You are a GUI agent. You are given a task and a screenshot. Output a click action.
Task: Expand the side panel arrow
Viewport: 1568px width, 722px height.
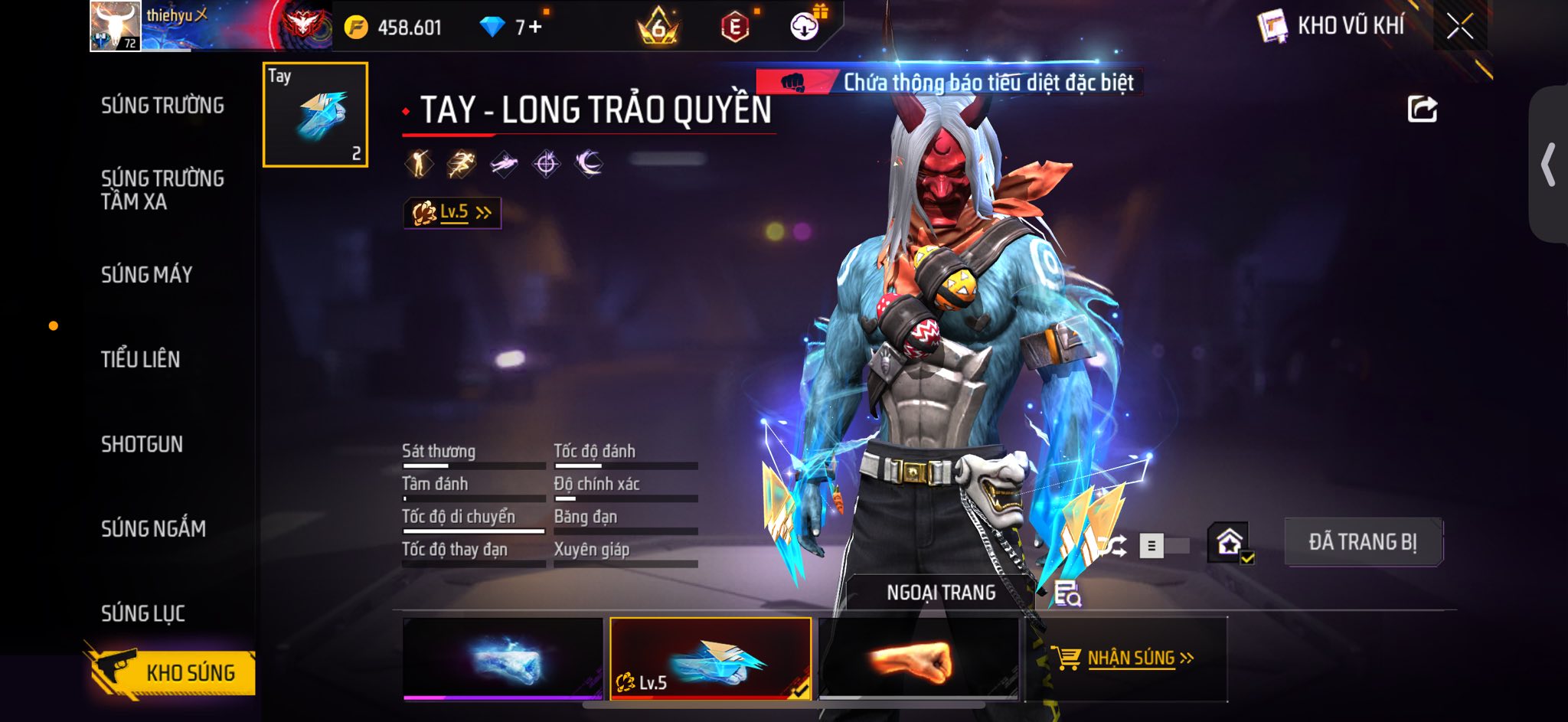[x=1548, y=165]
